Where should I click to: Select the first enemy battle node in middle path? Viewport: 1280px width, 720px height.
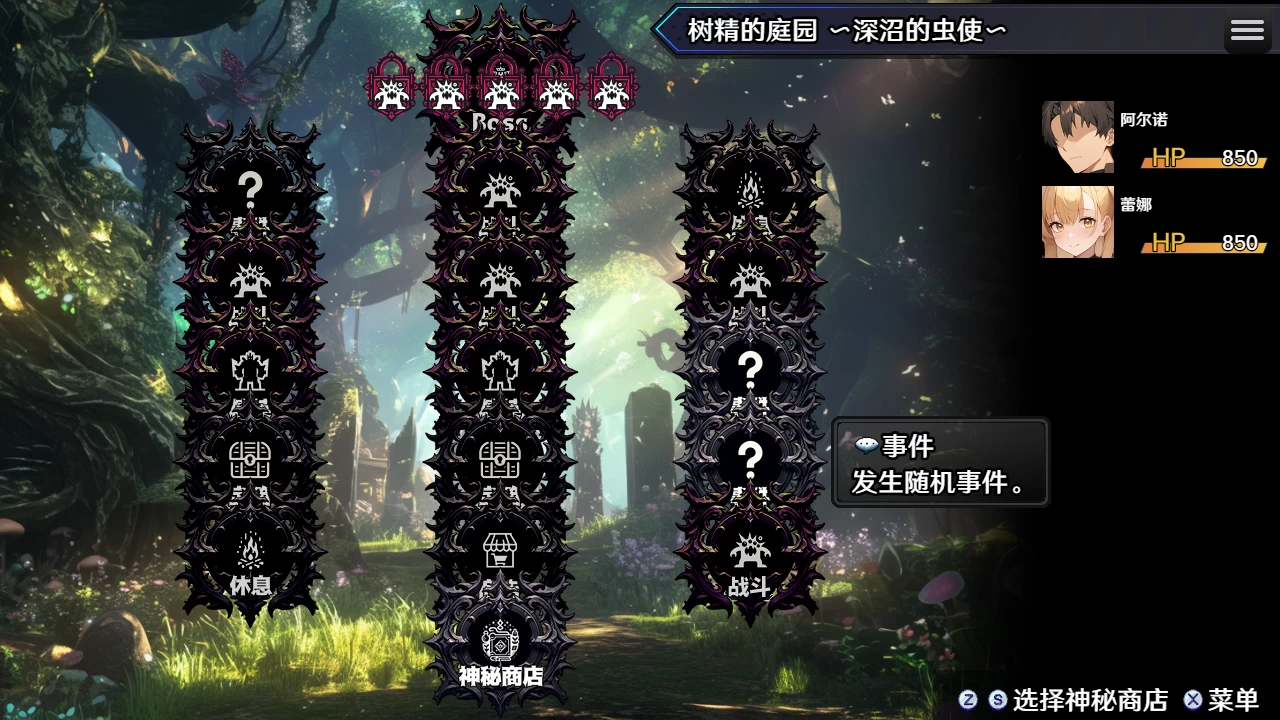coord(501,190)
